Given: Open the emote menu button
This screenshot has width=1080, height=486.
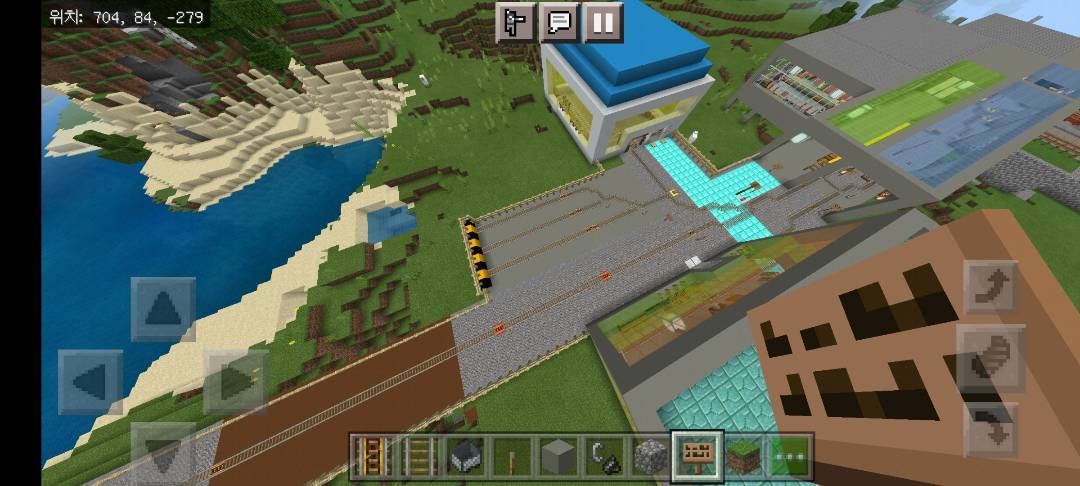Looking at the screenshot, I should [x=517, y=23].
